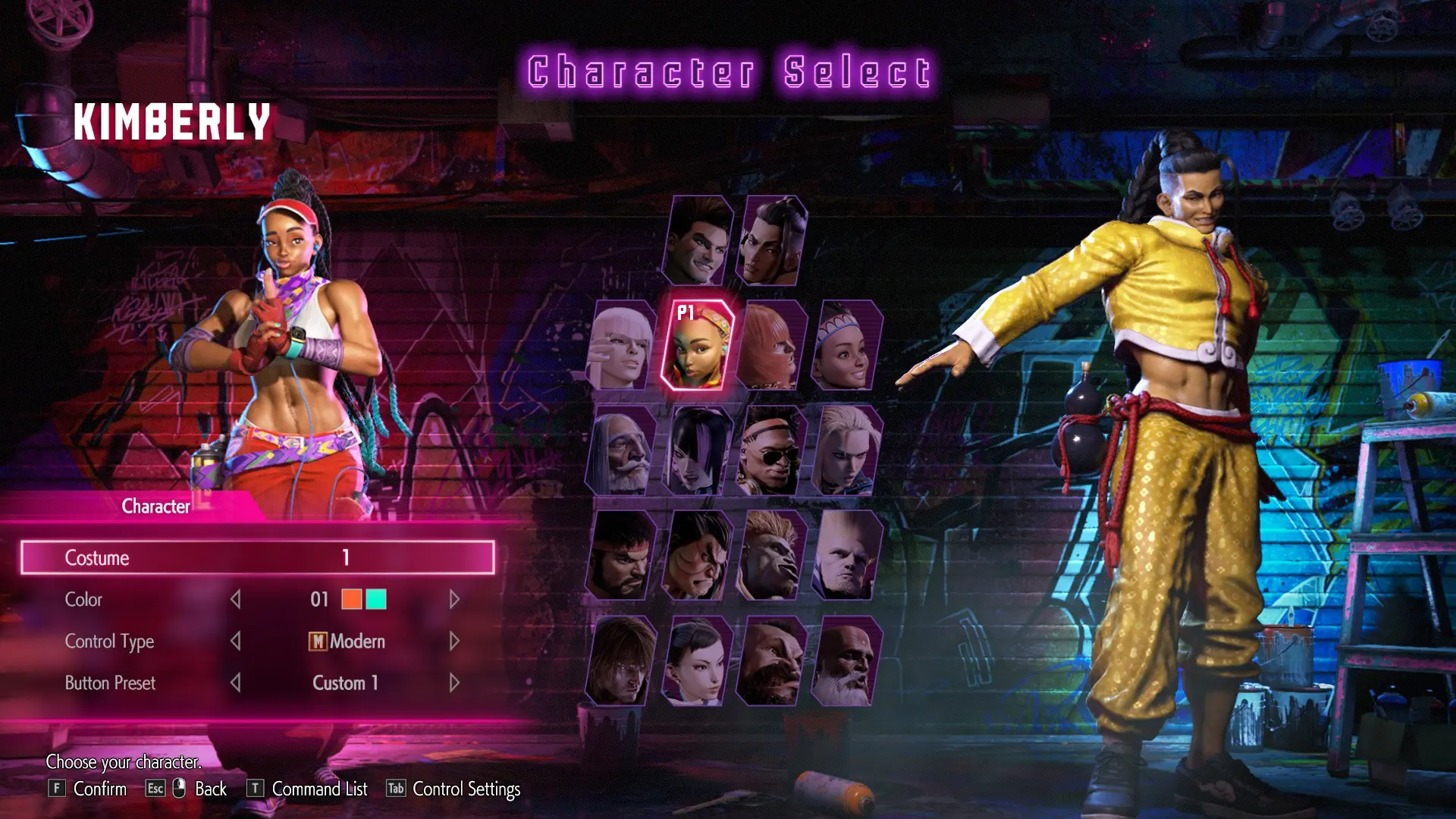This screenshot has width=1456, height=819.
Task: Select Chun-Li's portrait
Action: (697, 661)
